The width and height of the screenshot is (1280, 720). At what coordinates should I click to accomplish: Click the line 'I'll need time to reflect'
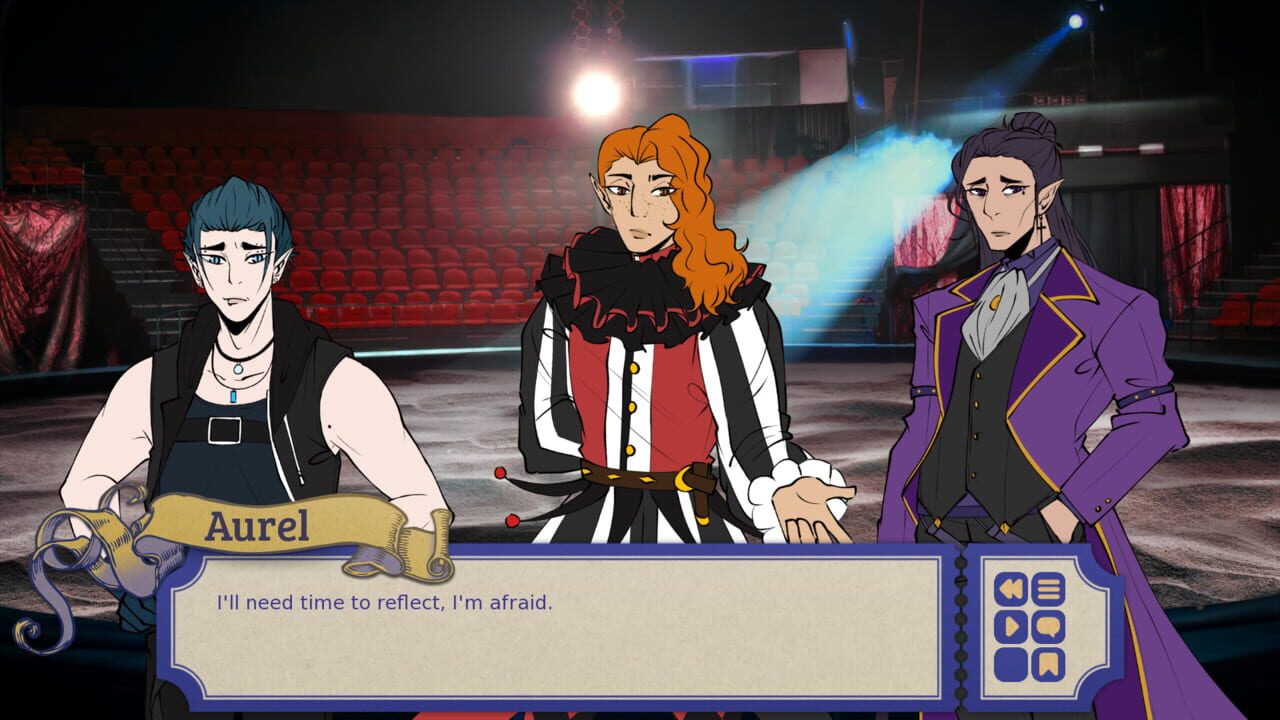click(385, 600)
